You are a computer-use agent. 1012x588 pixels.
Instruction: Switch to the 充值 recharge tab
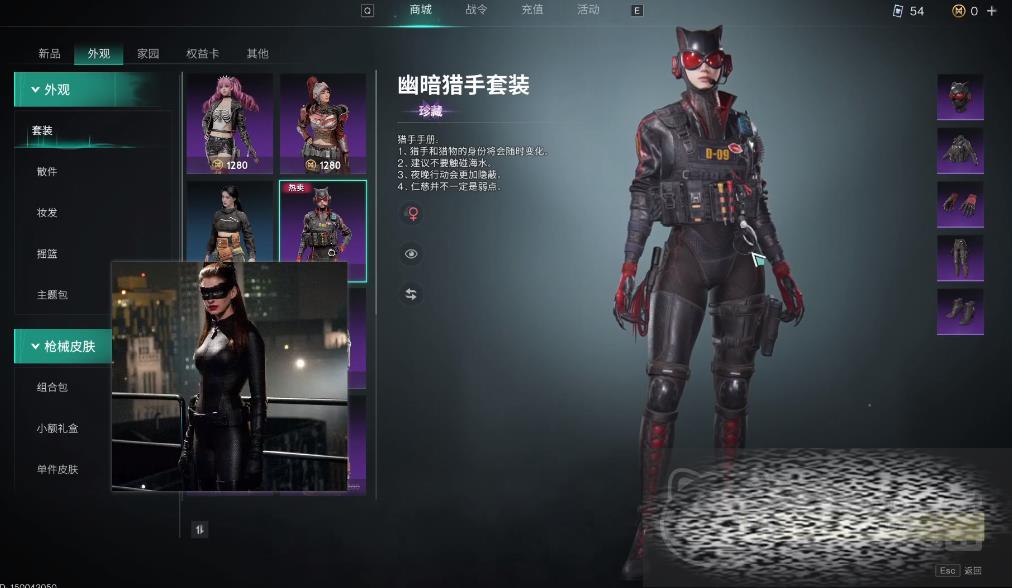pos(532,10)
